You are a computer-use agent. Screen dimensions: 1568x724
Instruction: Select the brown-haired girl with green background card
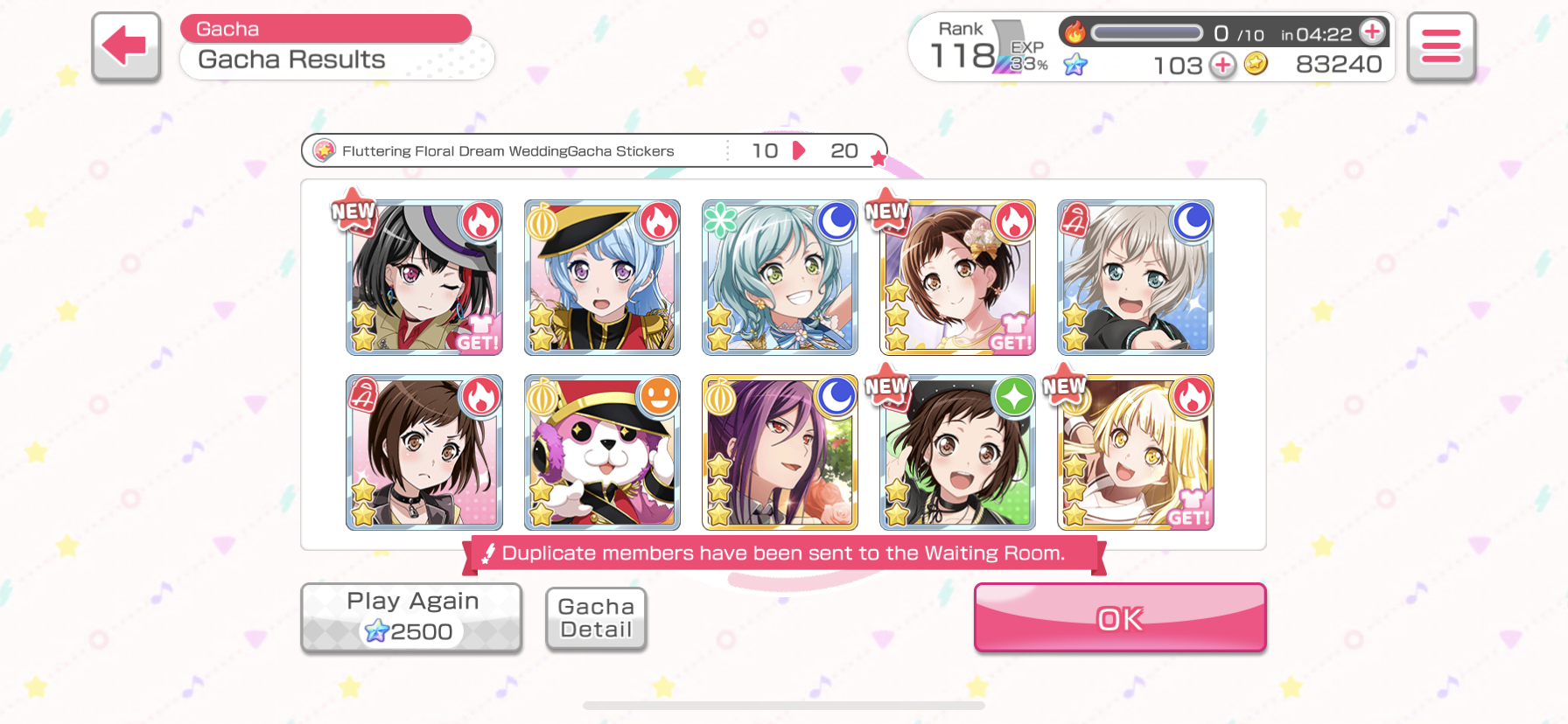point(957,453)
